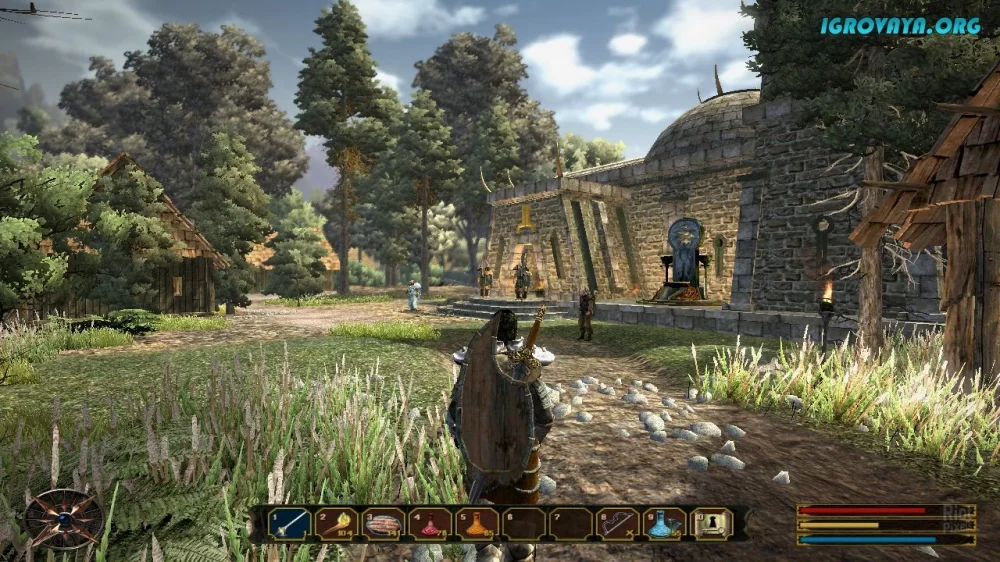Drink the blue mana potion
The height and width of the screenshot is (562, 1000).
click(x=665, y=523)
